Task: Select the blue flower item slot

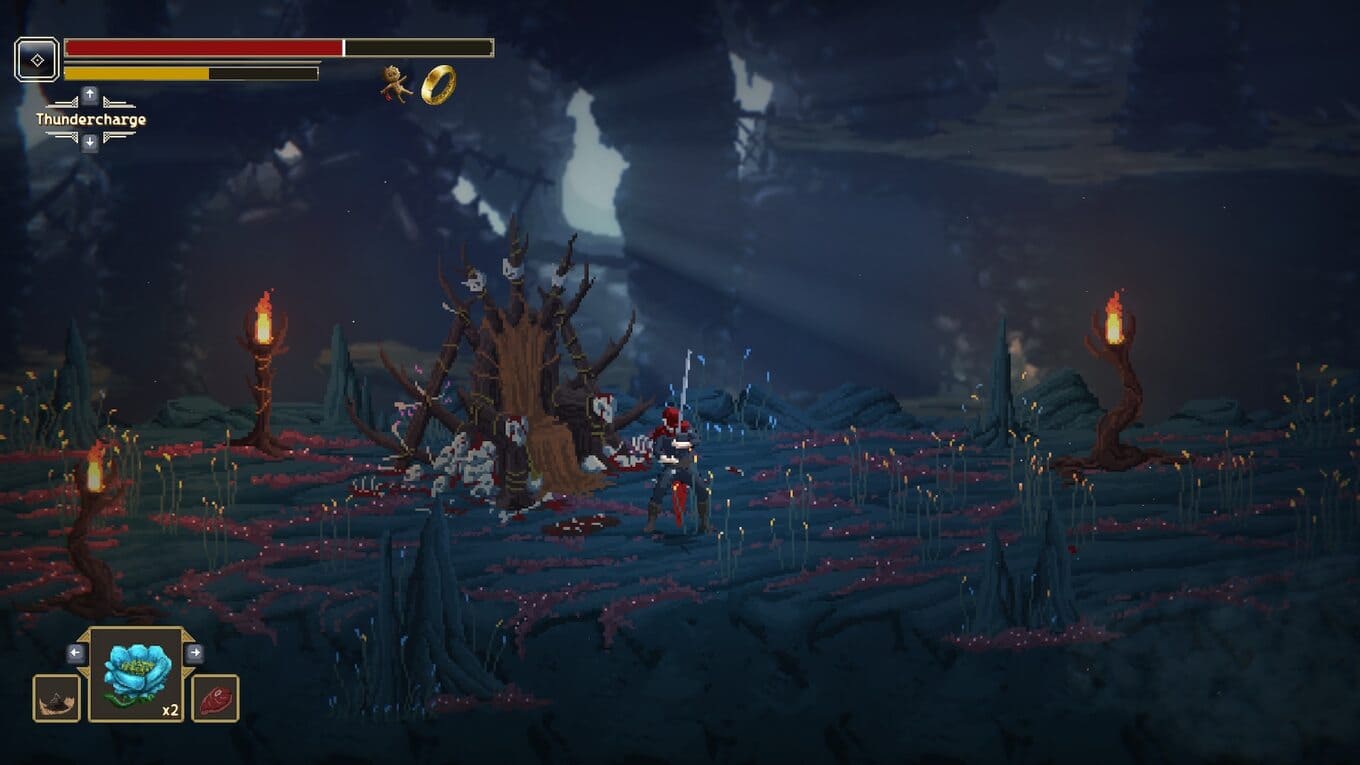Action: (x=136, y=674)
